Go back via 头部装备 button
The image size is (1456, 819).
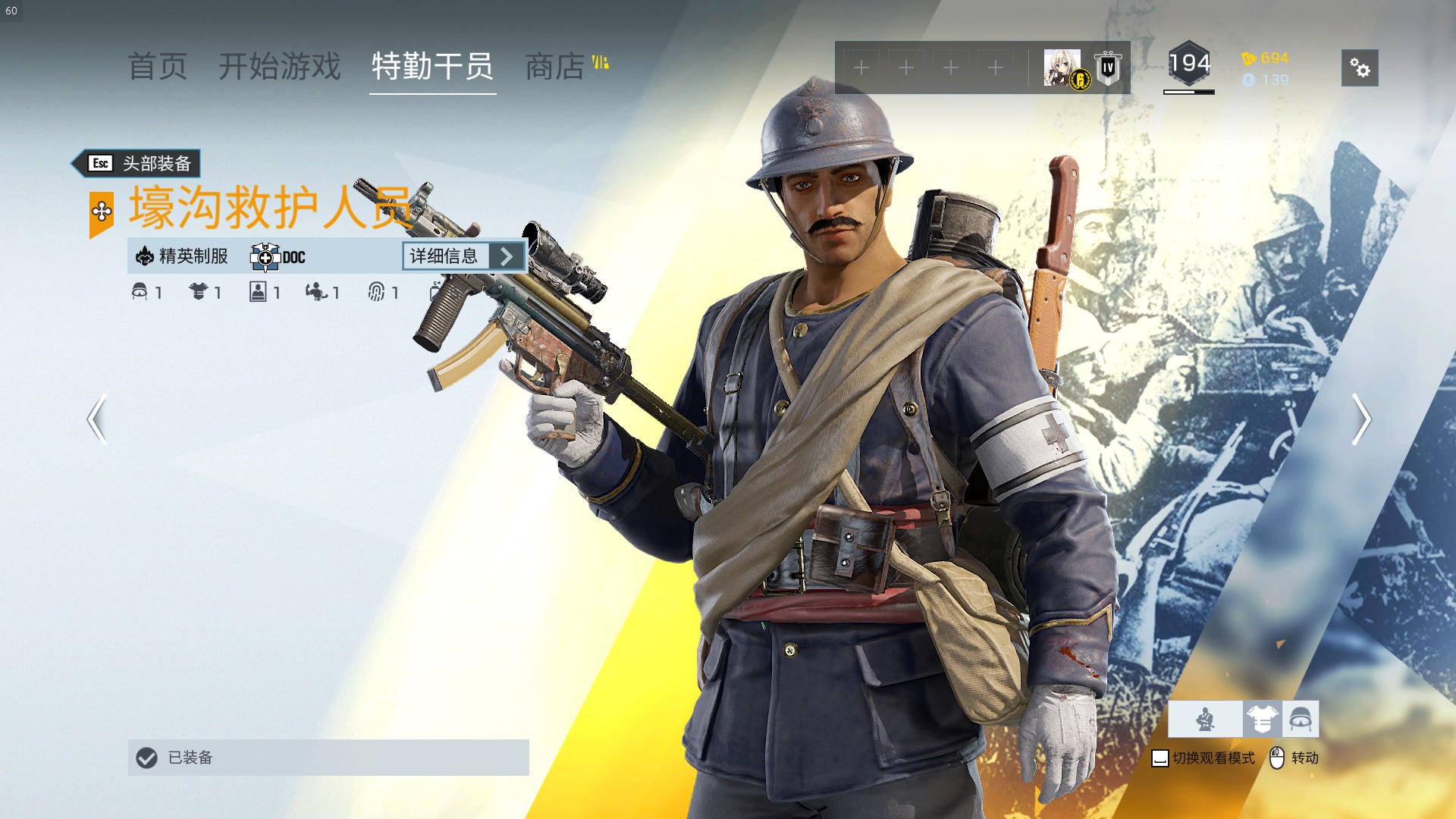pyautogui.click(x=137, y=163)
